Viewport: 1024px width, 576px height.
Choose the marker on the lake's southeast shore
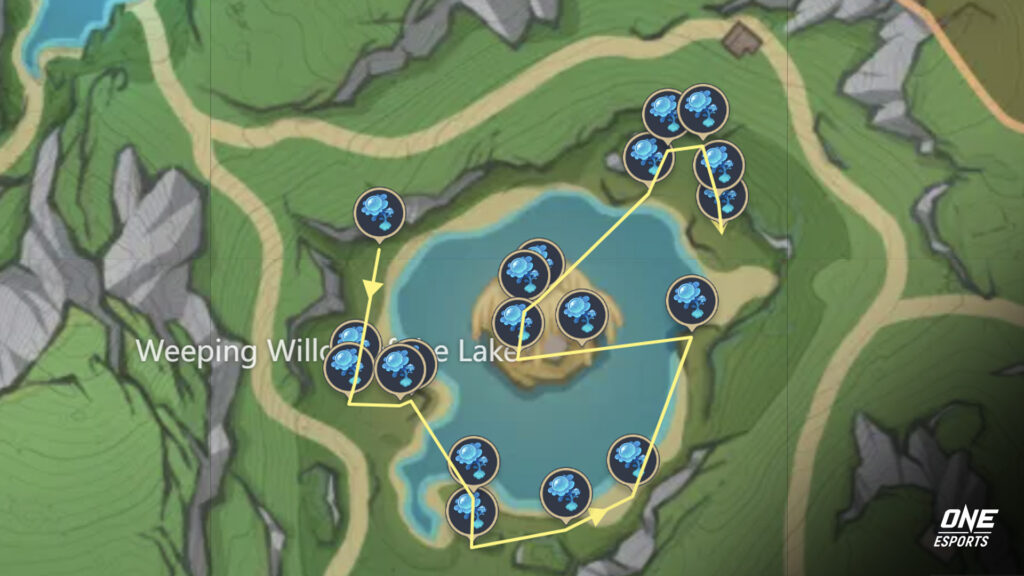pos(632,458)
